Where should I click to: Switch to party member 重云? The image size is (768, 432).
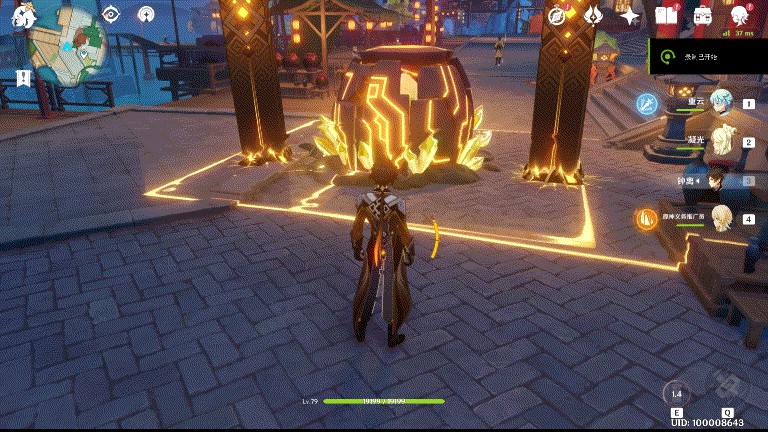716,103
